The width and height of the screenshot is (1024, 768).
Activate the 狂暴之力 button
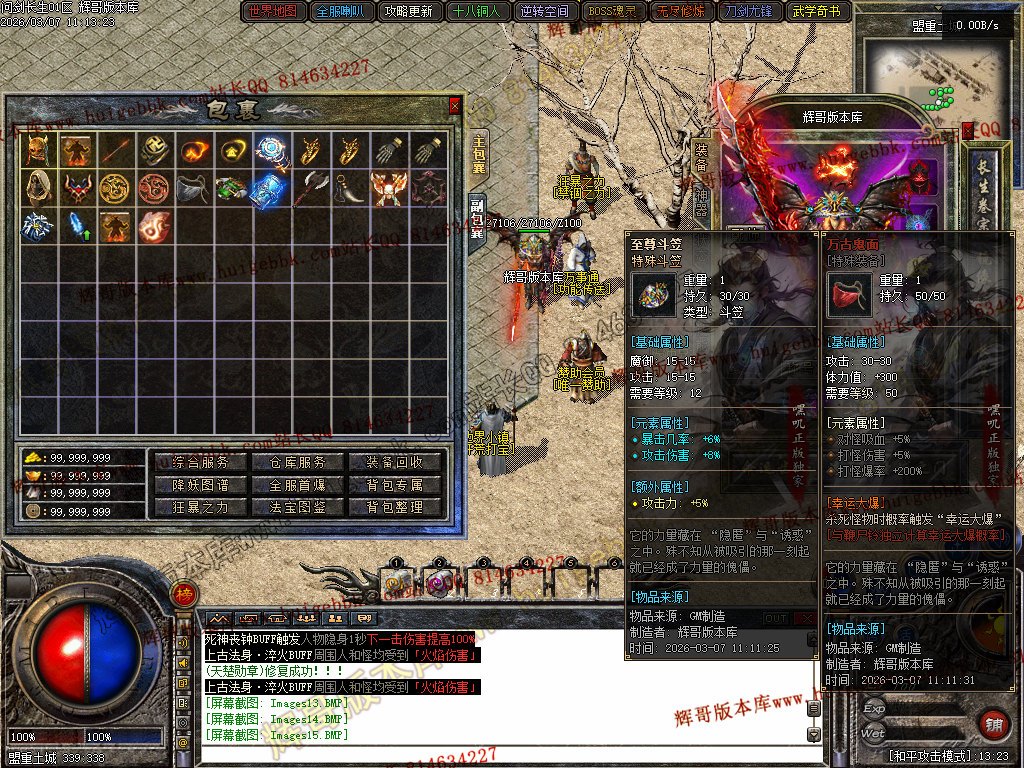pyautogui.click(x=201, y=507)
